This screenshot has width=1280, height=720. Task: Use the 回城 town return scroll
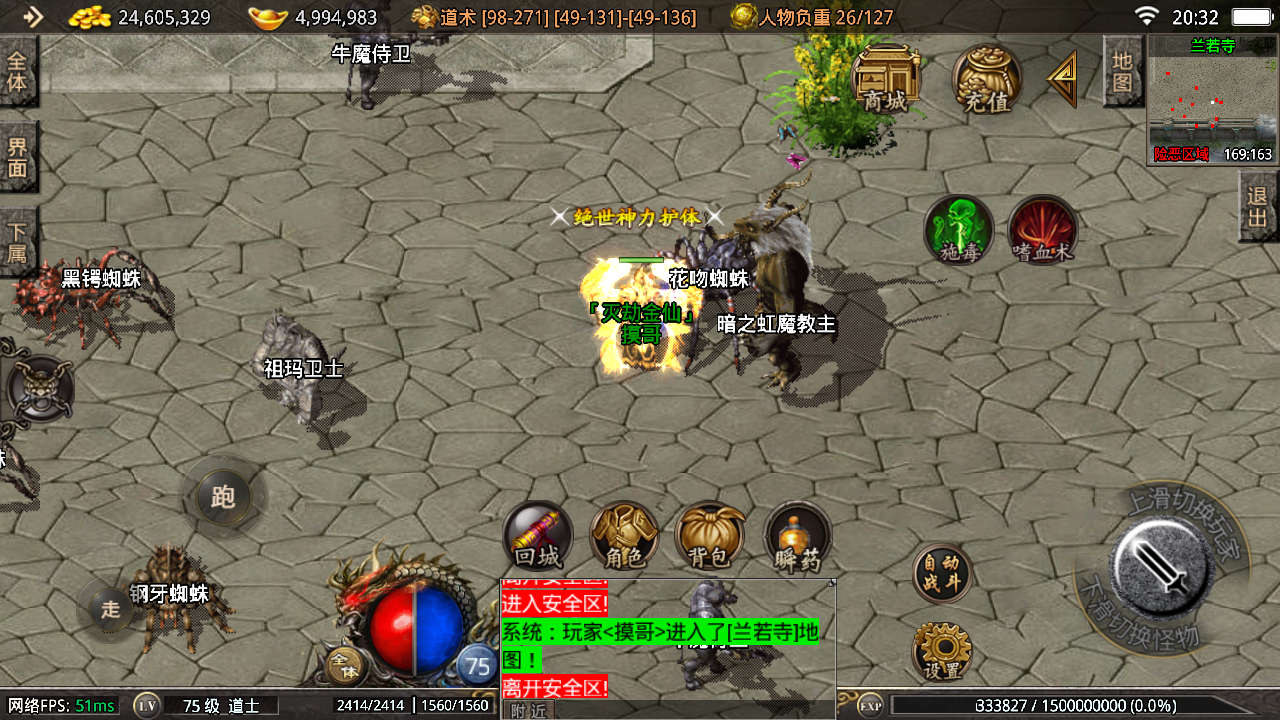pyautogui.click(x=538, y=536)
